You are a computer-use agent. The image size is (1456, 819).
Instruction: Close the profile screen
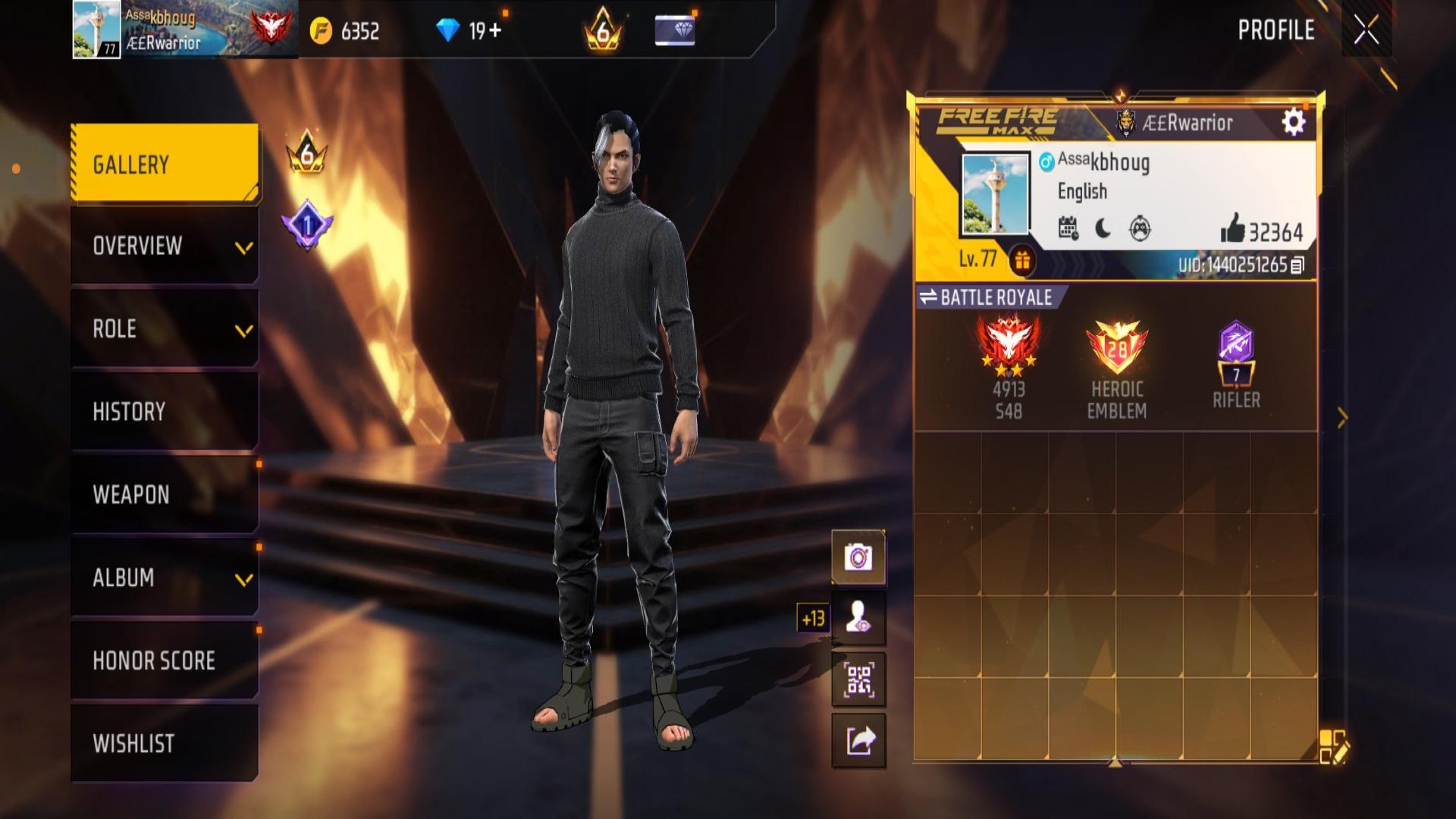(1366, 31)
